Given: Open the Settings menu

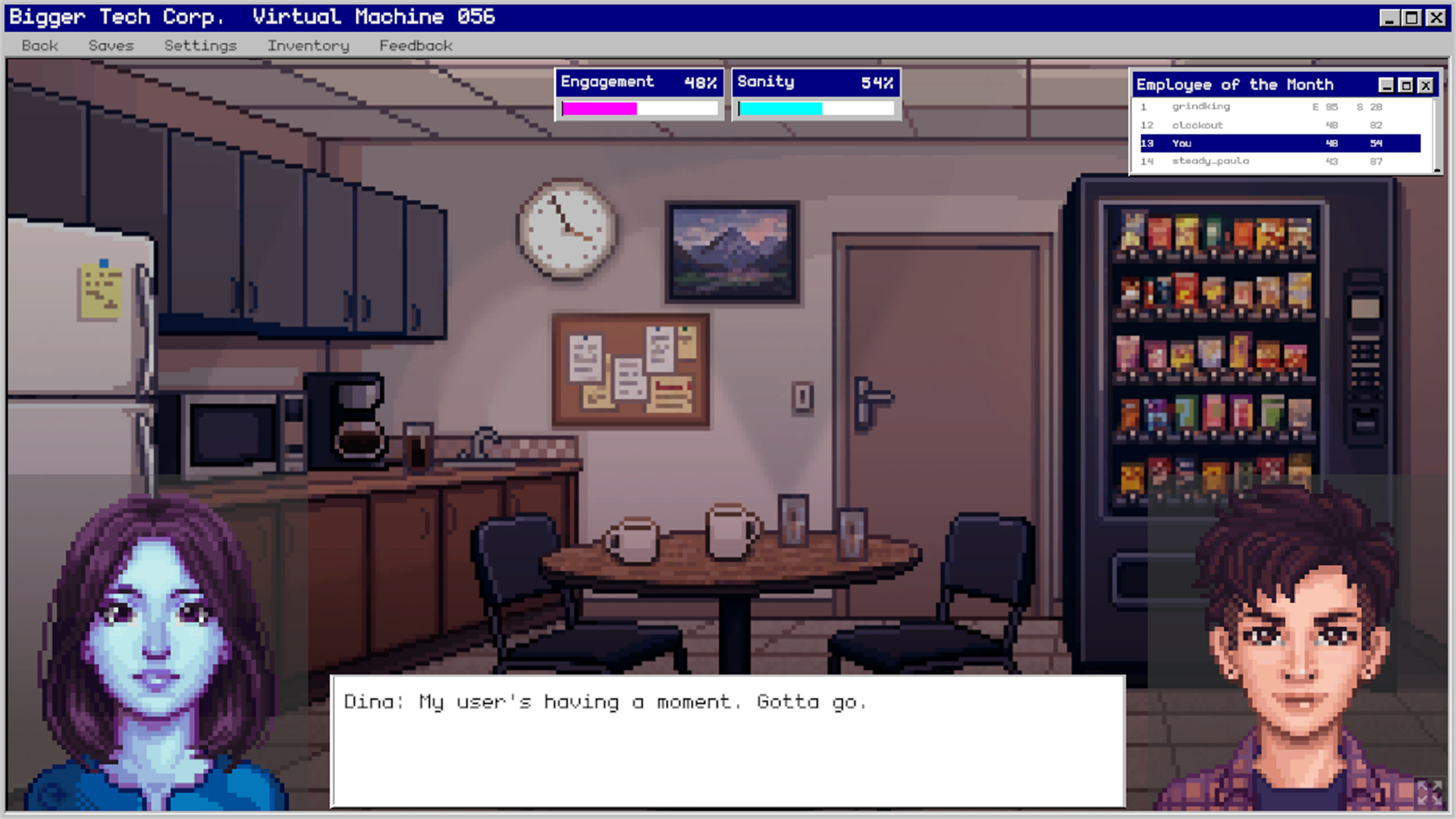Looking at the screenshot, I should pyautogui.click(x=199, y=45).
